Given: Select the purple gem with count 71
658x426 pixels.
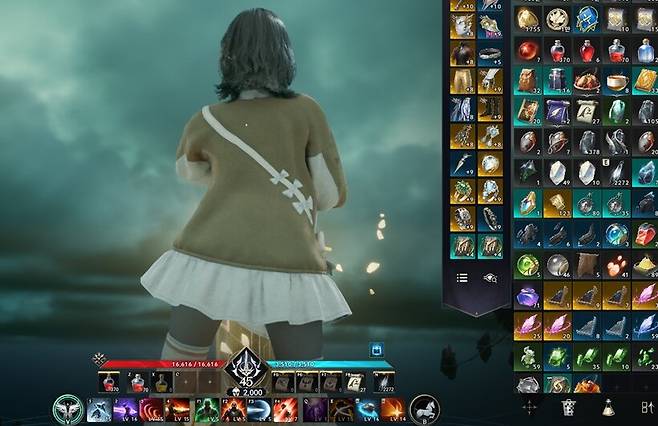Looking at the screenshot, I should tap(527, 297).
